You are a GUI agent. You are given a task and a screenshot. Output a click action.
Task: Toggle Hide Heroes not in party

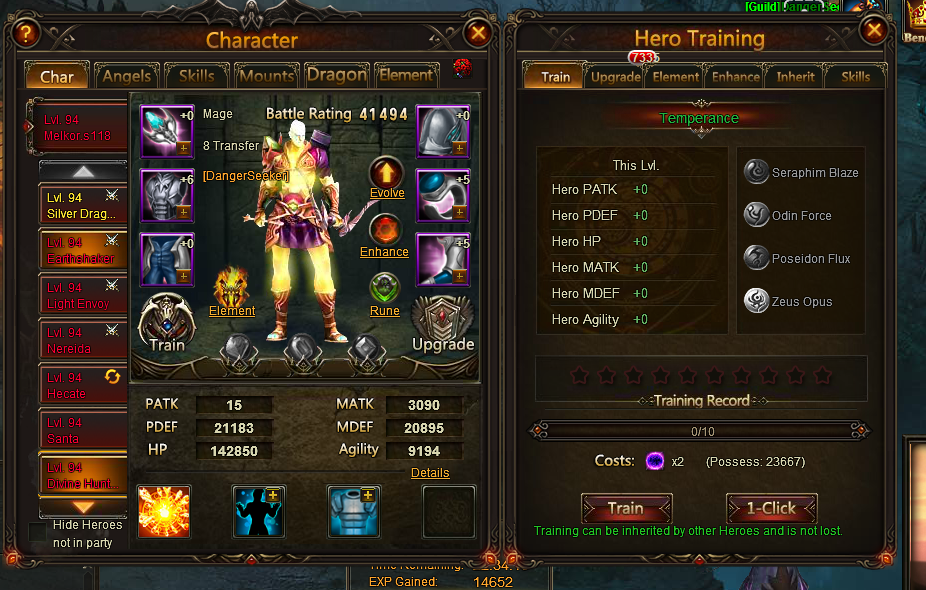(38, 532)
